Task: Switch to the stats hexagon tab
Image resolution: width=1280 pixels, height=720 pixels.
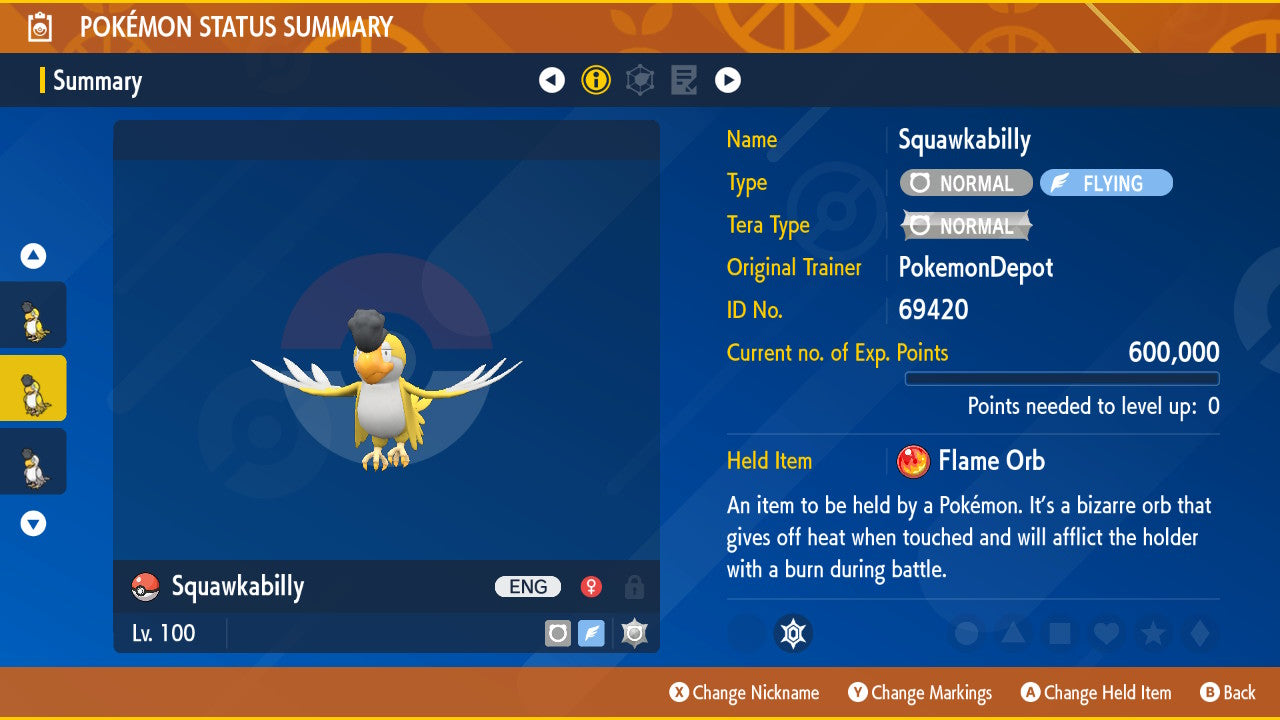Action: [640, 80]
